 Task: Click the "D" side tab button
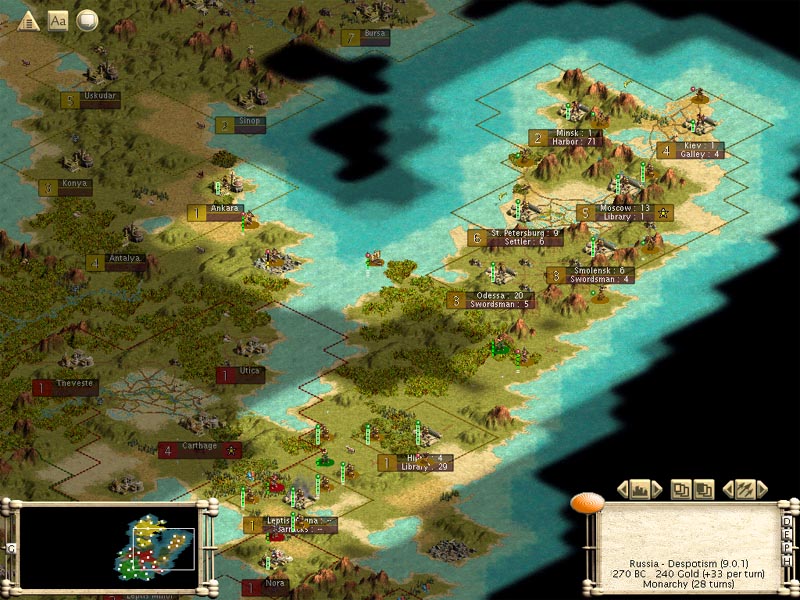[787, 522]
